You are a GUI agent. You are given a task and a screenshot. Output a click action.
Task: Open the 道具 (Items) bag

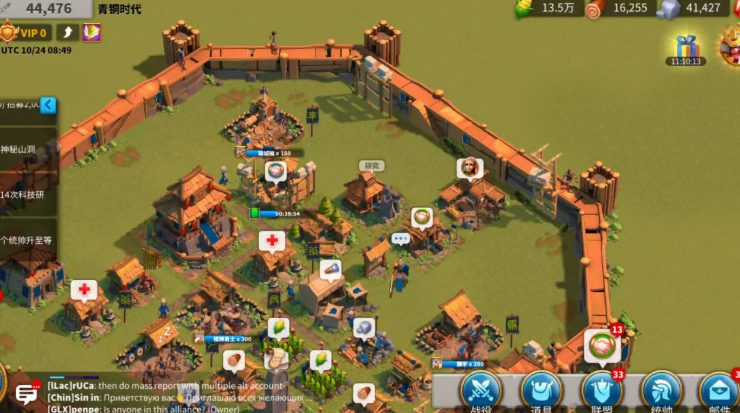tap(540, 391)
